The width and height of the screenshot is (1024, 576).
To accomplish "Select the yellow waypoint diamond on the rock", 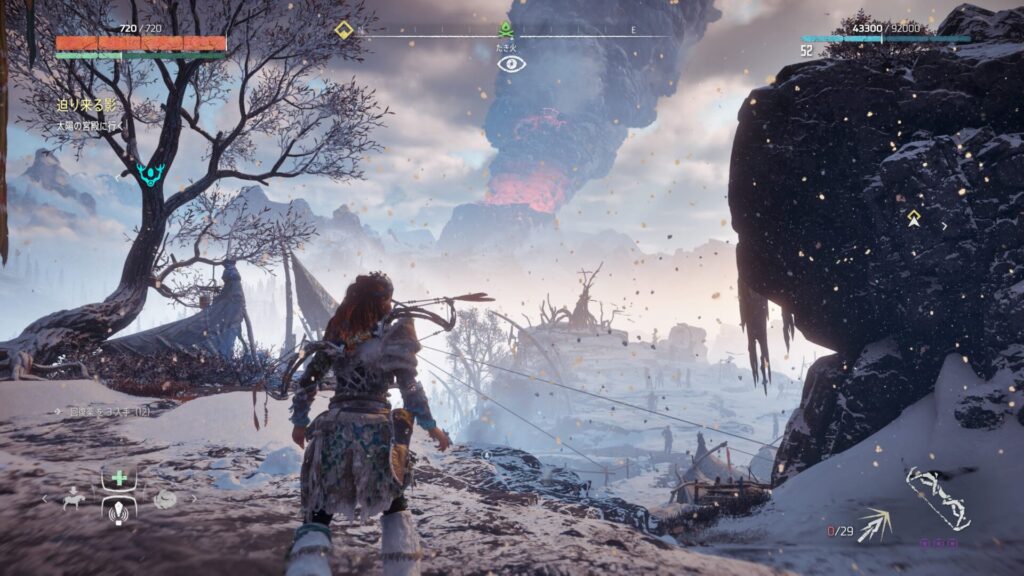I will [x=914, y=217].
